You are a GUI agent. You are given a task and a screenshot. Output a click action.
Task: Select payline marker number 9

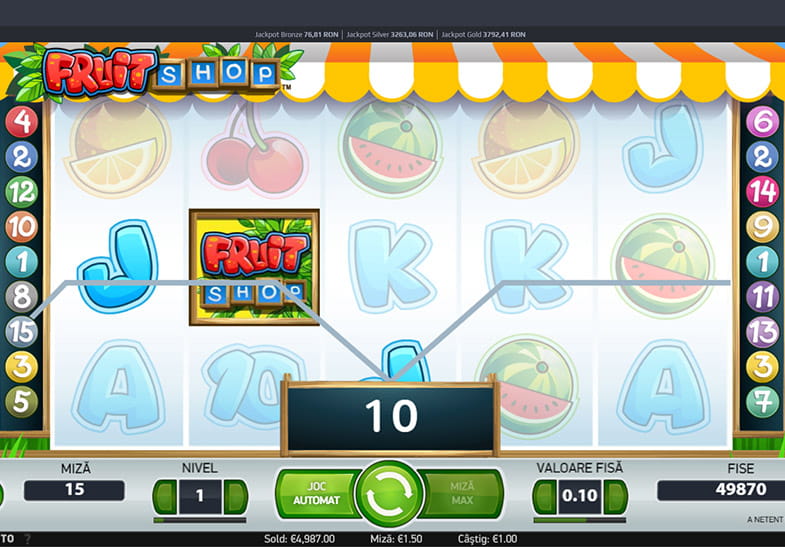pos(763,227)
